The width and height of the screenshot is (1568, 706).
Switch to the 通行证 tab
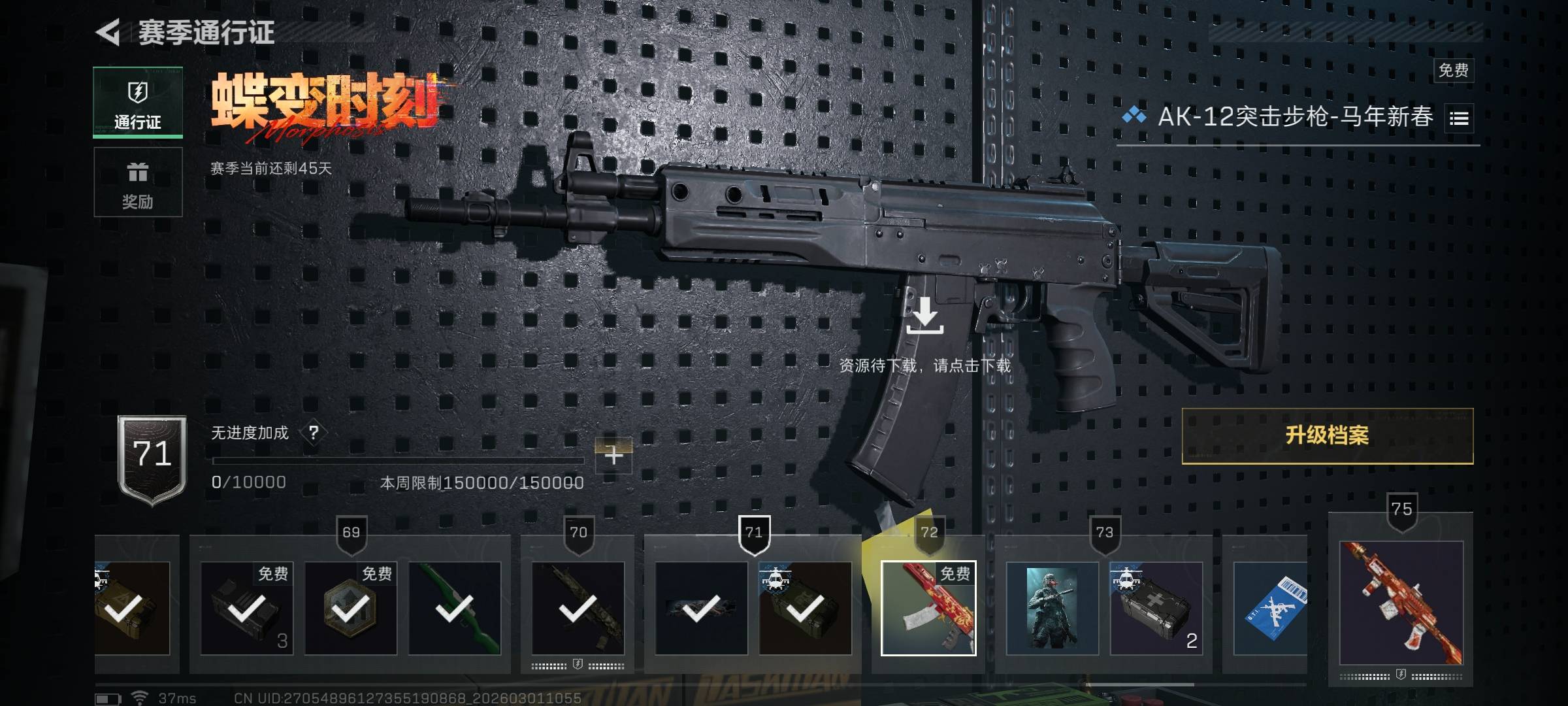[x=138, y=103]
